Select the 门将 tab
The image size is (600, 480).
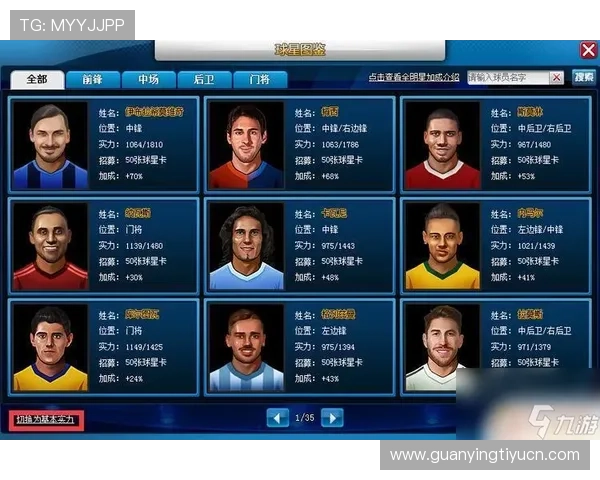tap(260, 79)
